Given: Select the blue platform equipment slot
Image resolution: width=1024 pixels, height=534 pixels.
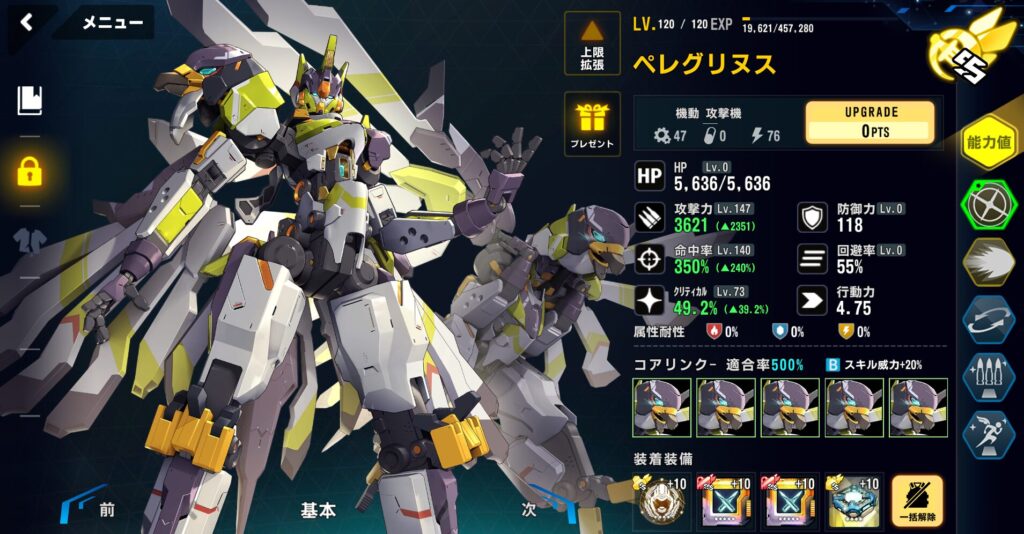Looking at the screenshot, I should (853, 502).
